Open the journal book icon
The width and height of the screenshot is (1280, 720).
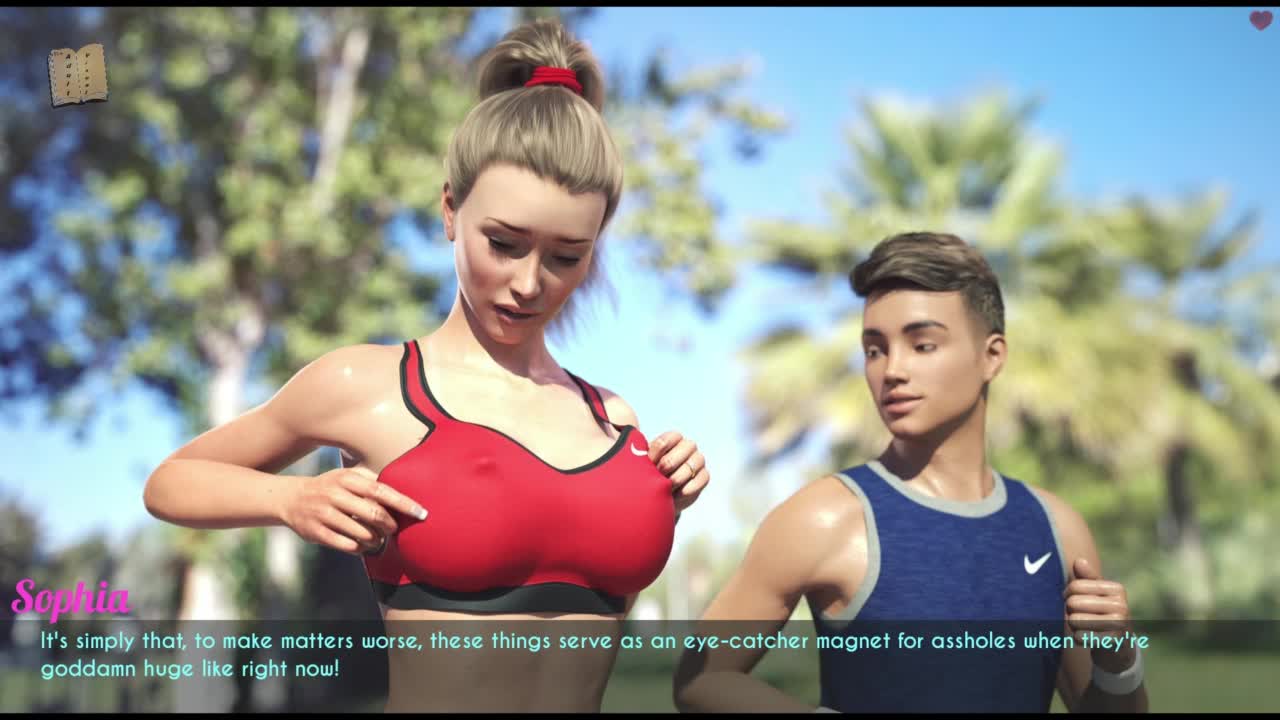pyautogui.click(x=78, y=75)
